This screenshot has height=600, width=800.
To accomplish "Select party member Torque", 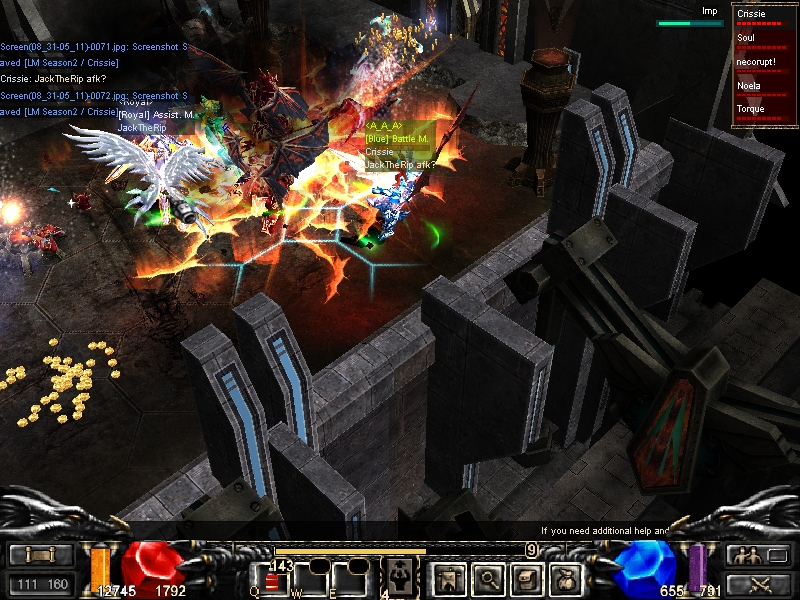I will coord(764,111).
